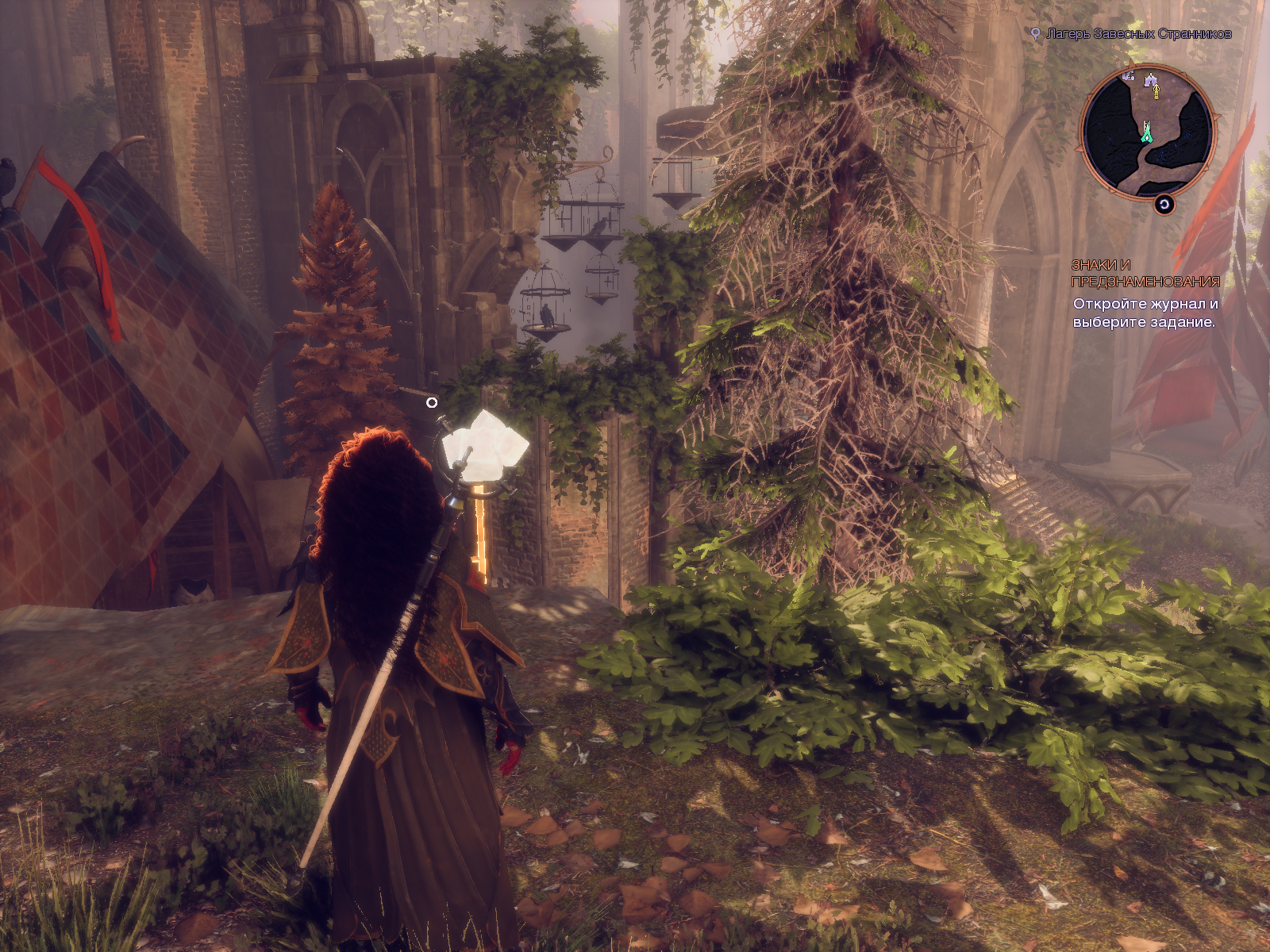Click the yellow lantern marker on minimap

tap(1156, 93)
